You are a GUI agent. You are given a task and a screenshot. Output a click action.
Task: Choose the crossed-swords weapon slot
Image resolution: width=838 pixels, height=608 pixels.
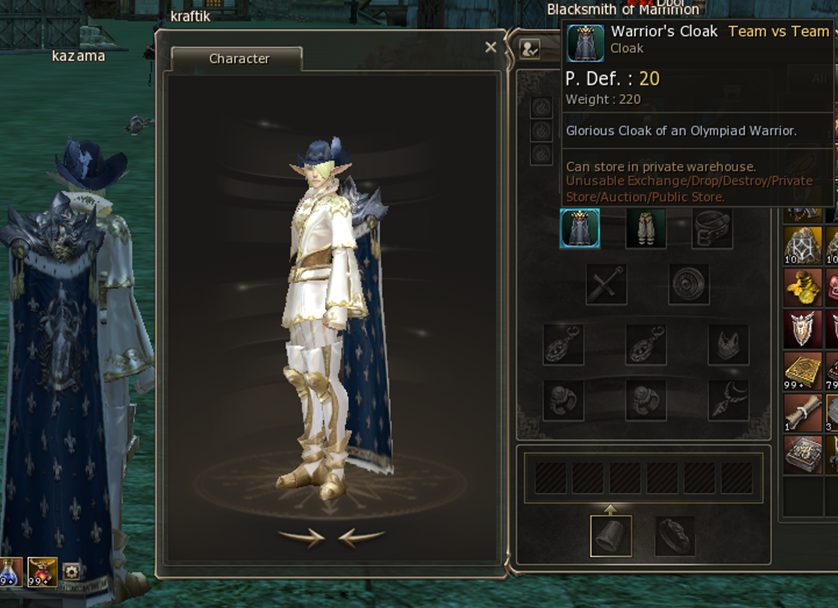pos(606,285)
